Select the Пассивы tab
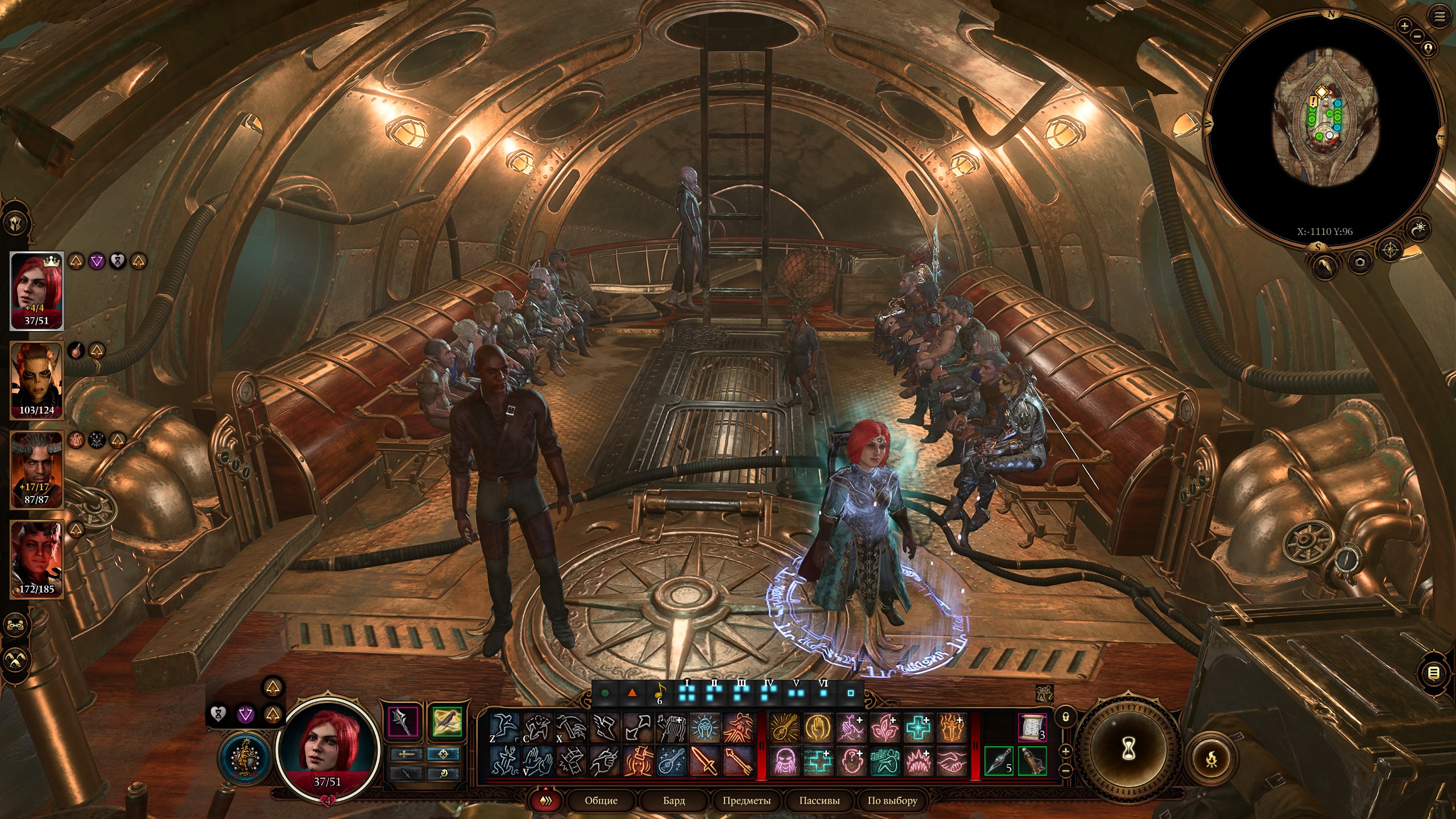 tap(819, 800)
